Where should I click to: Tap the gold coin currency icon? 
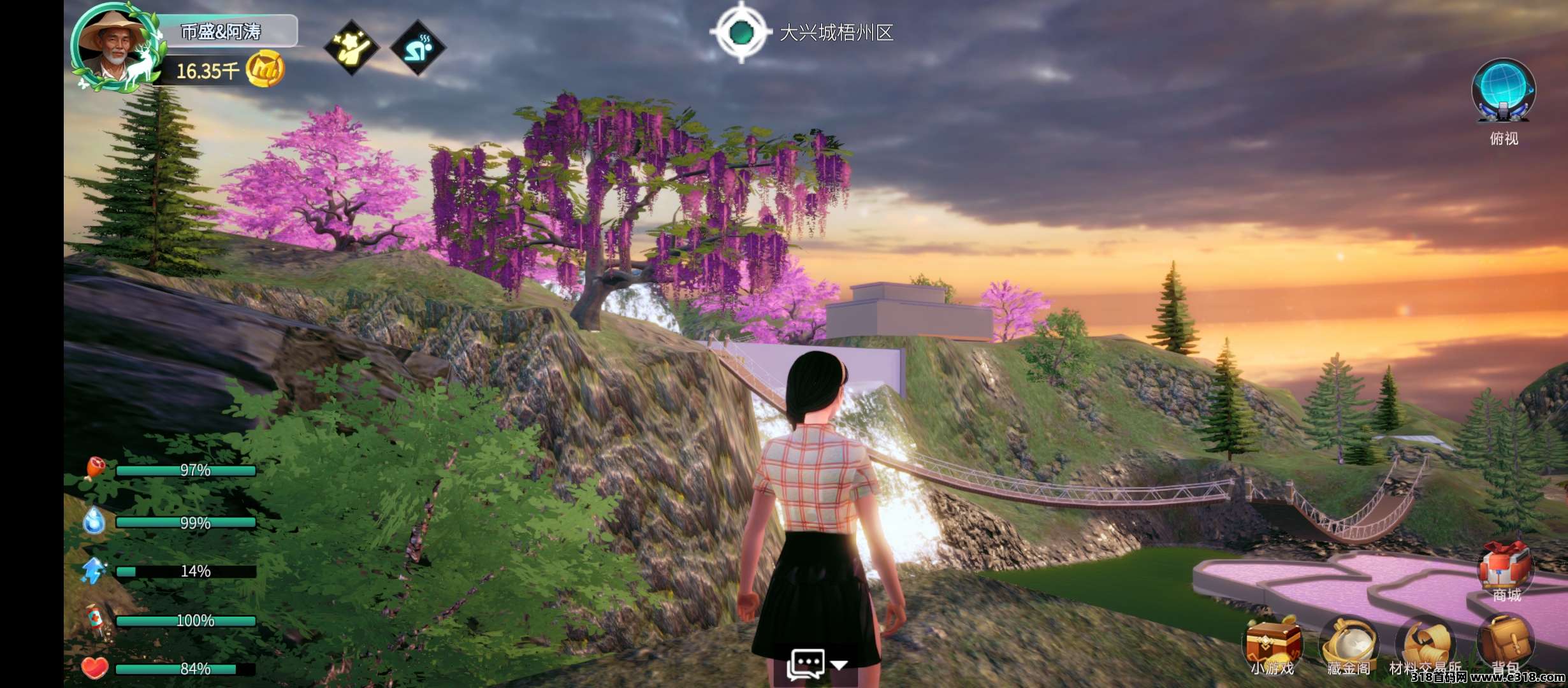(265, 69)
